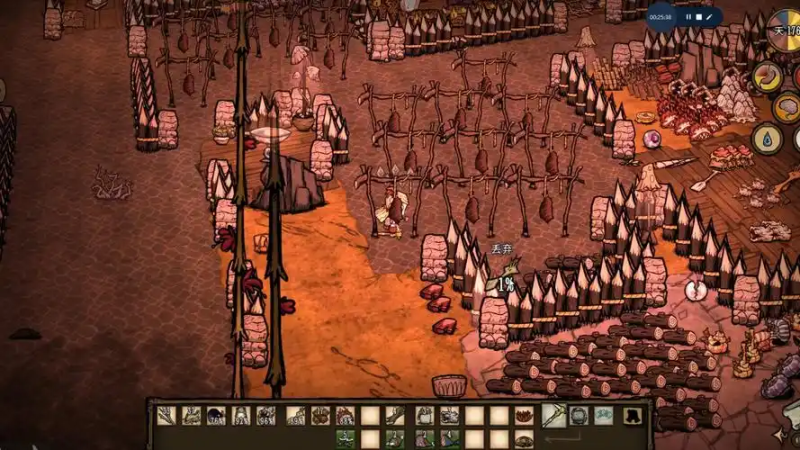Screen dimensions: 800x450
Task: Select the black top hat head slot
Action: (x=631, y=415)
